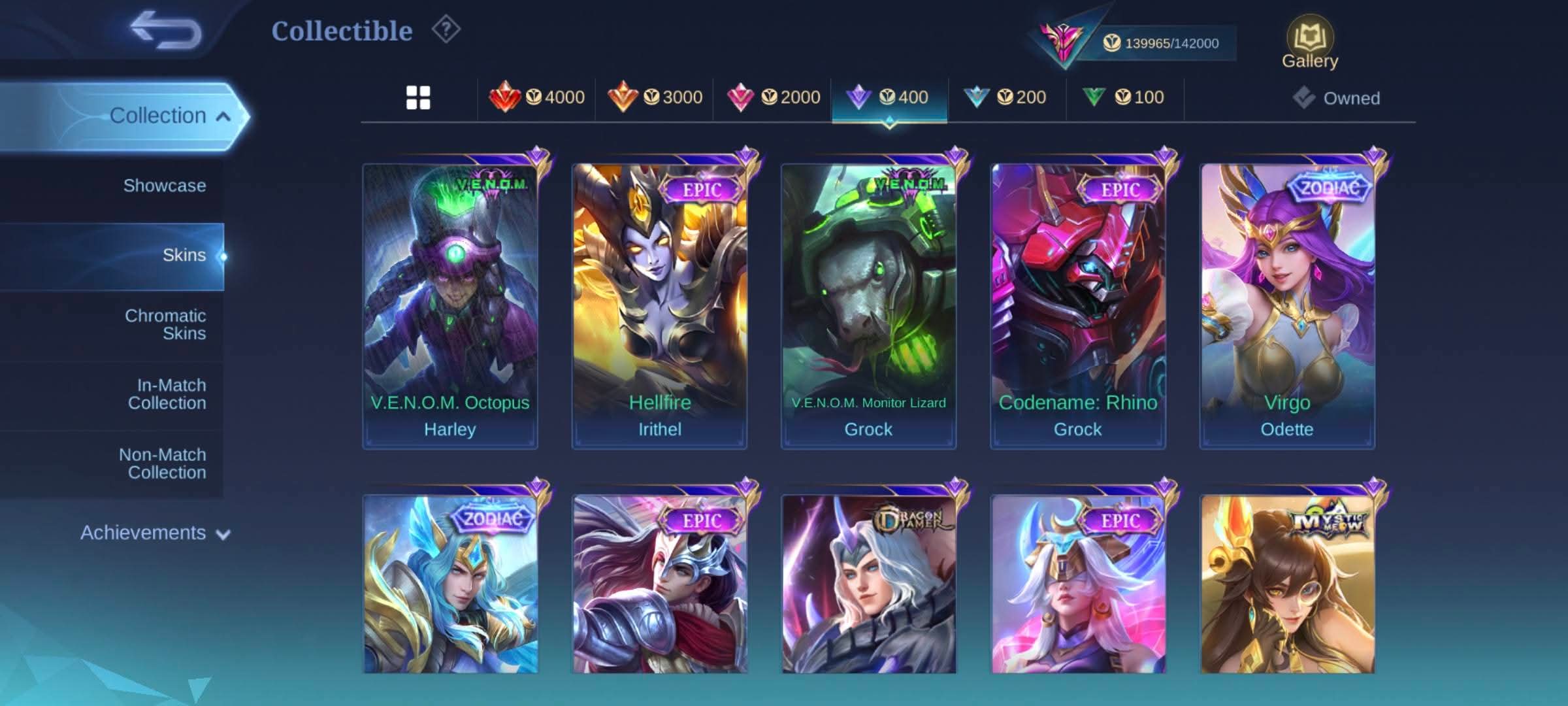Select Chromatic Skins in the sidebar
The image size is (1568, 706).
(x=165, y=324)
